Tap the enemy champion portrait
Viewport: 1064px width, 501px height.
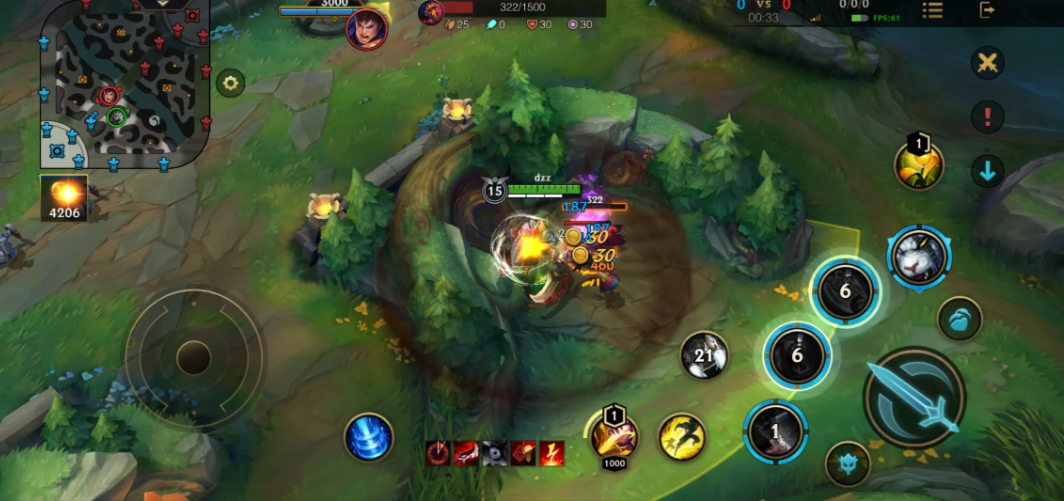pyautogui.click(x=367, y=28)
